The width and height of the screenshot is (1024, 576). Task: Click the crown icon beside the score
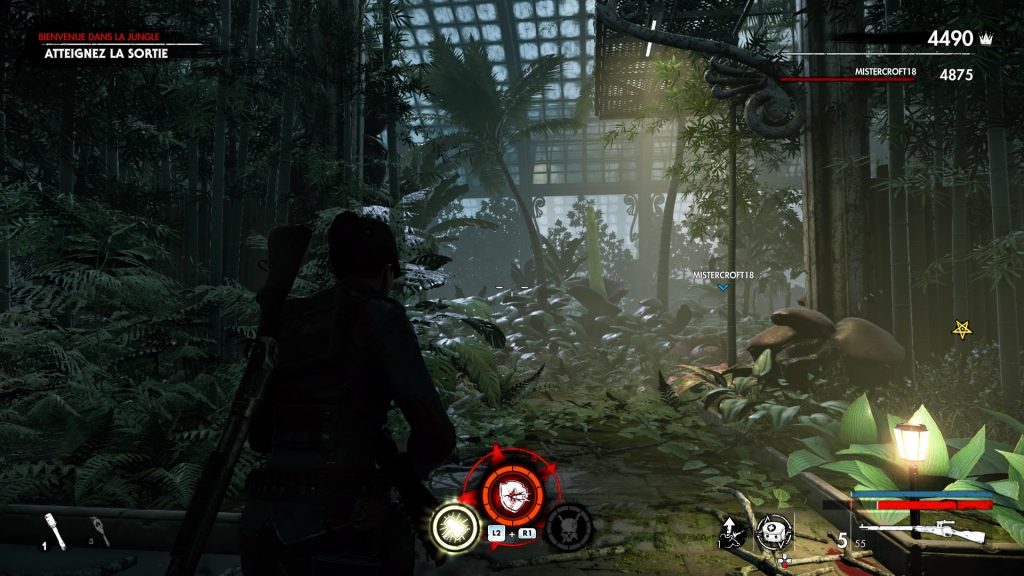tap(986, 39)
